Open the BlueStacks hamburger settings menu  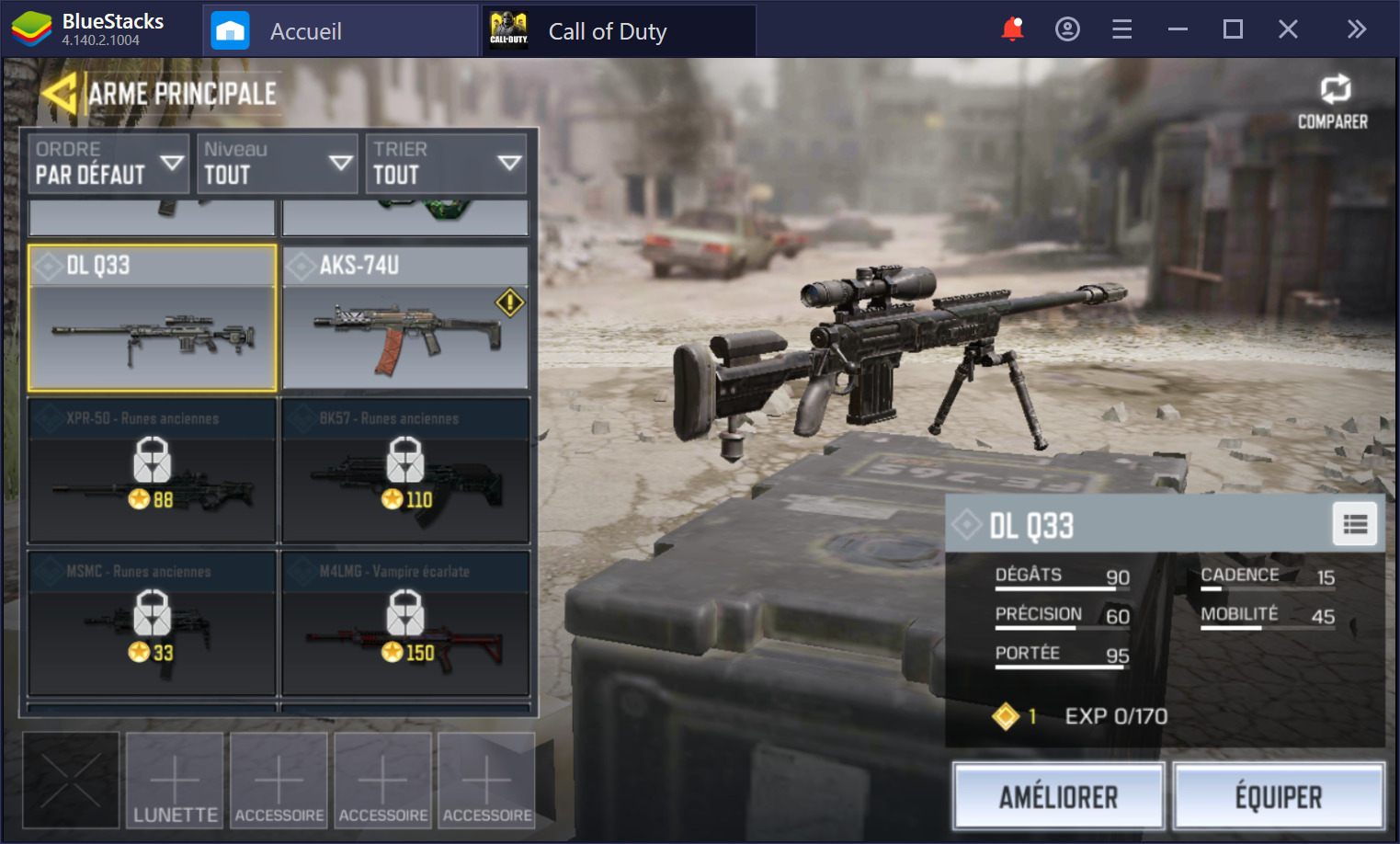pyautogui.click(x=1121, y=29)
